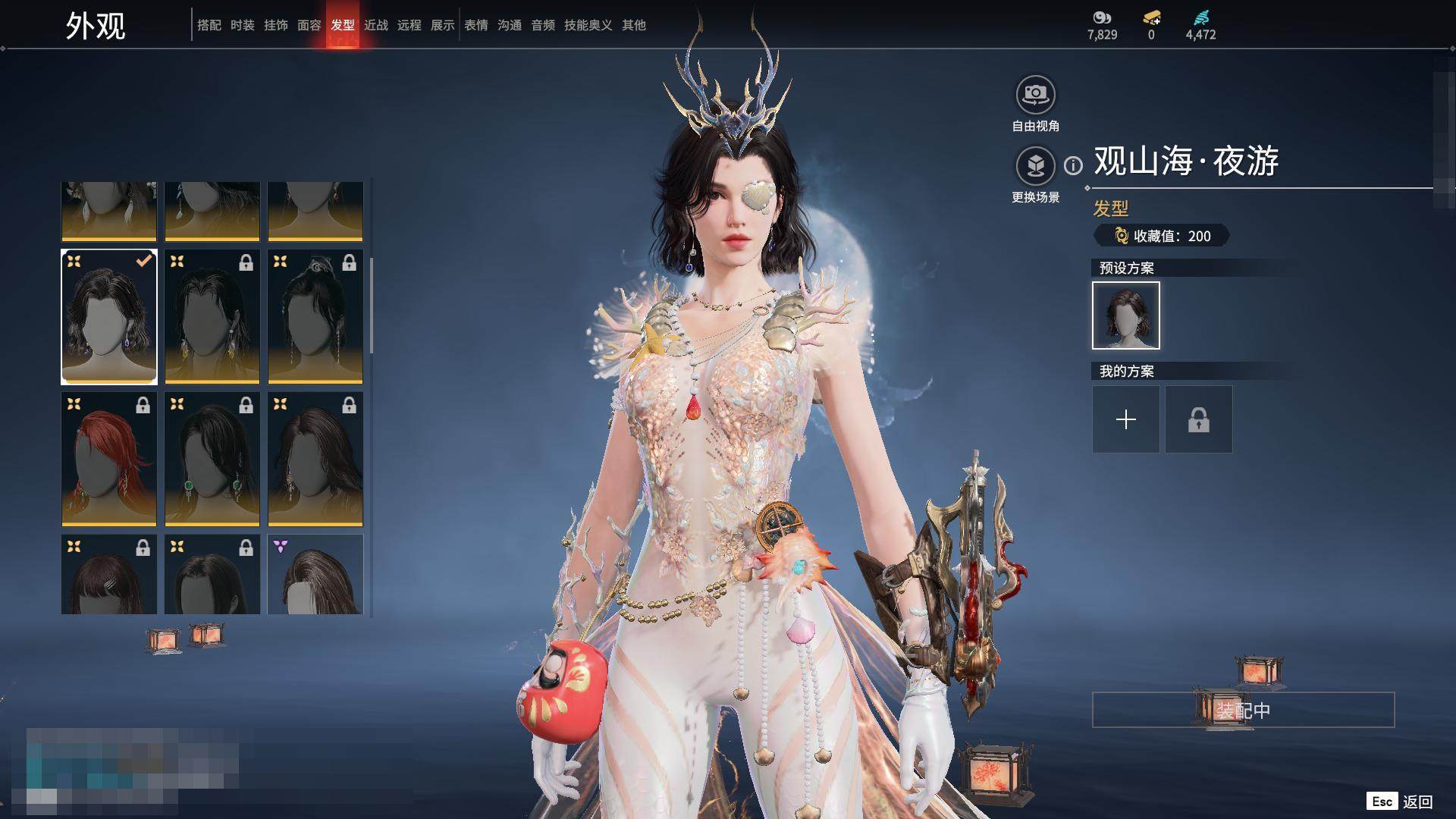Open the 时装 category tab
This screenshot has height=819, width=1456.
(x=242, y=25)
